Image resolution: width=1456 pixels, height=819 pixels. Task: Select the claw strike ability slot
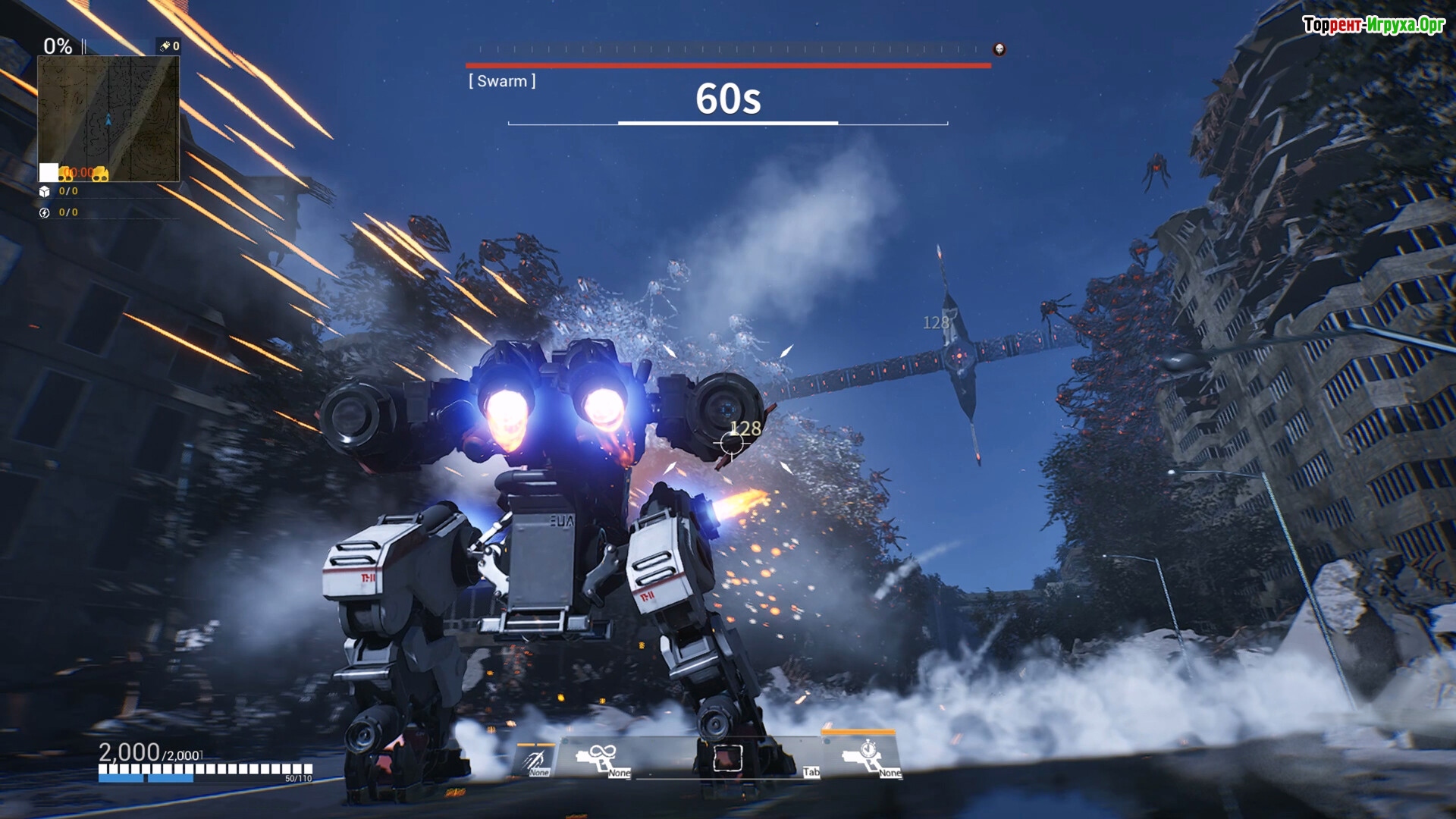click(535, 759)
